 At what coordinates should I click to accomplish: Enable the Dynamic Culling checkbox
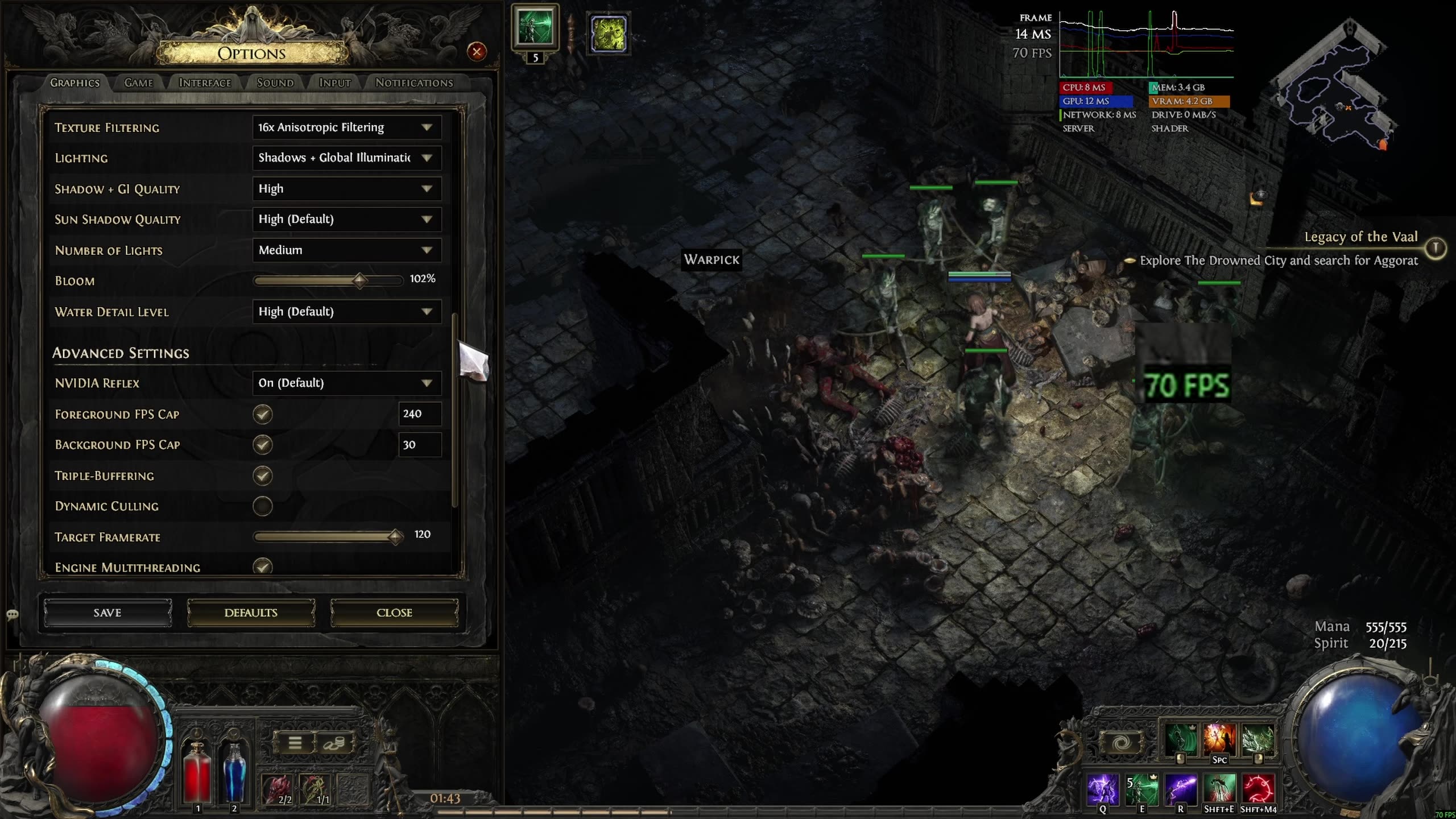[263, 506]
